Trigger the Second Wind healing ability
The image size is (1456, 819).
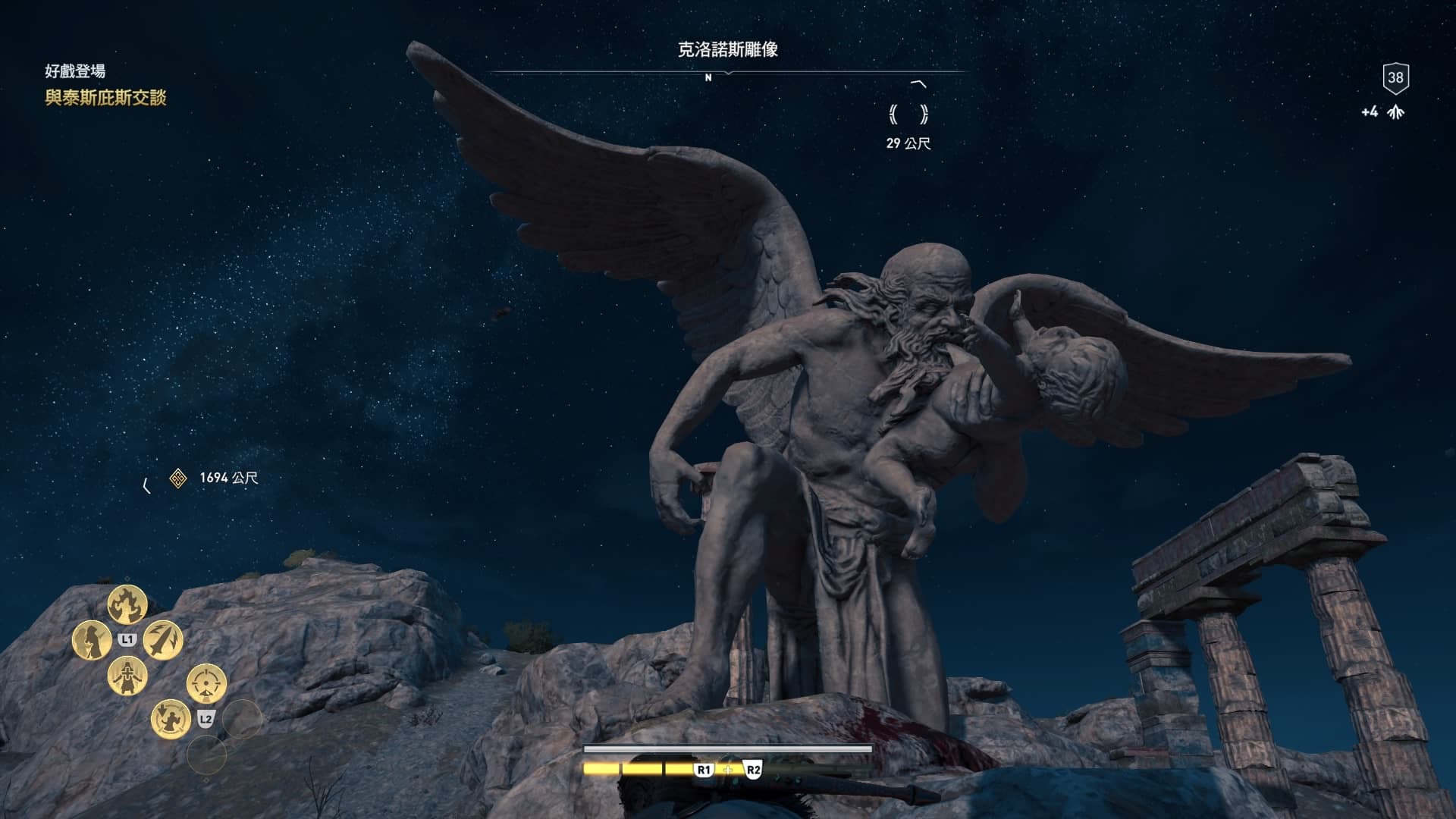coord(127,674)
